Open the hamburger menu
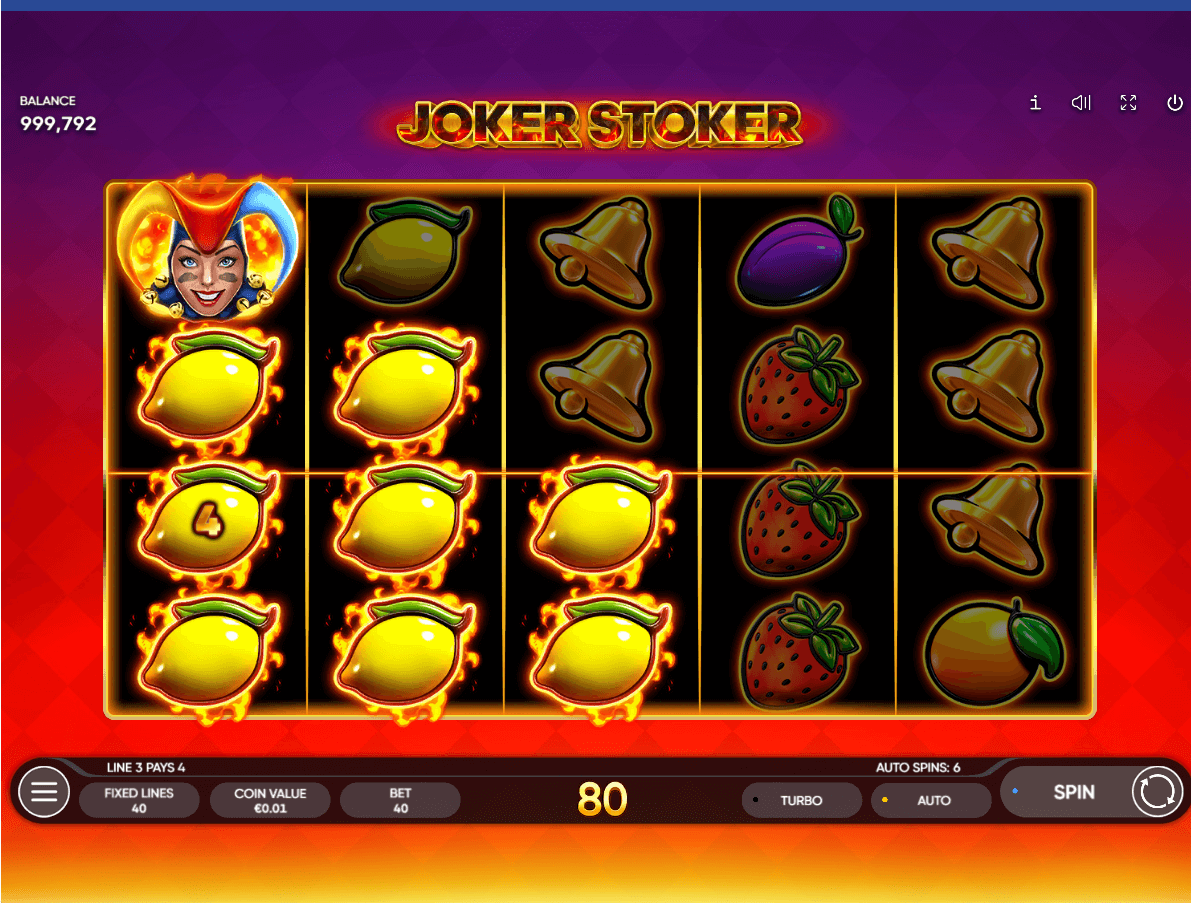Screen dimensions: 1191x903 pos(44,793)
